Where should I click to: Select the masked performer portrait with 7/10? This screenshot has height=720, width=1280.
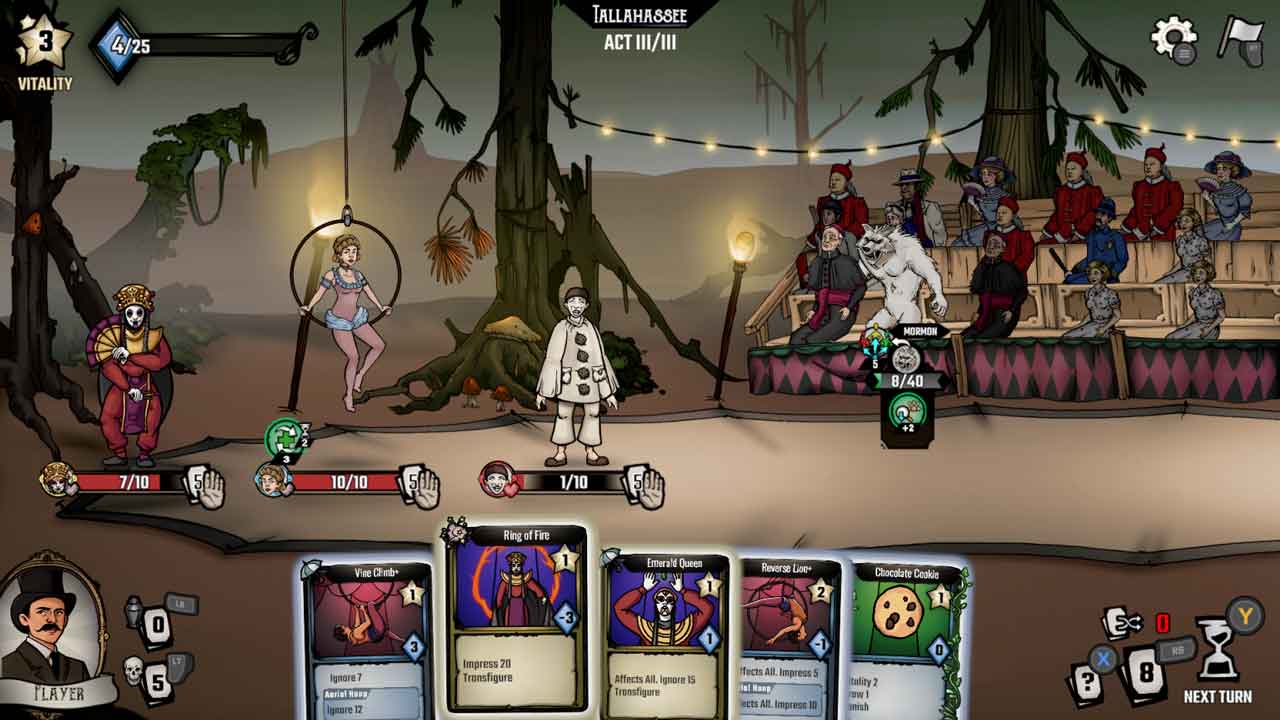coord(58,481)
